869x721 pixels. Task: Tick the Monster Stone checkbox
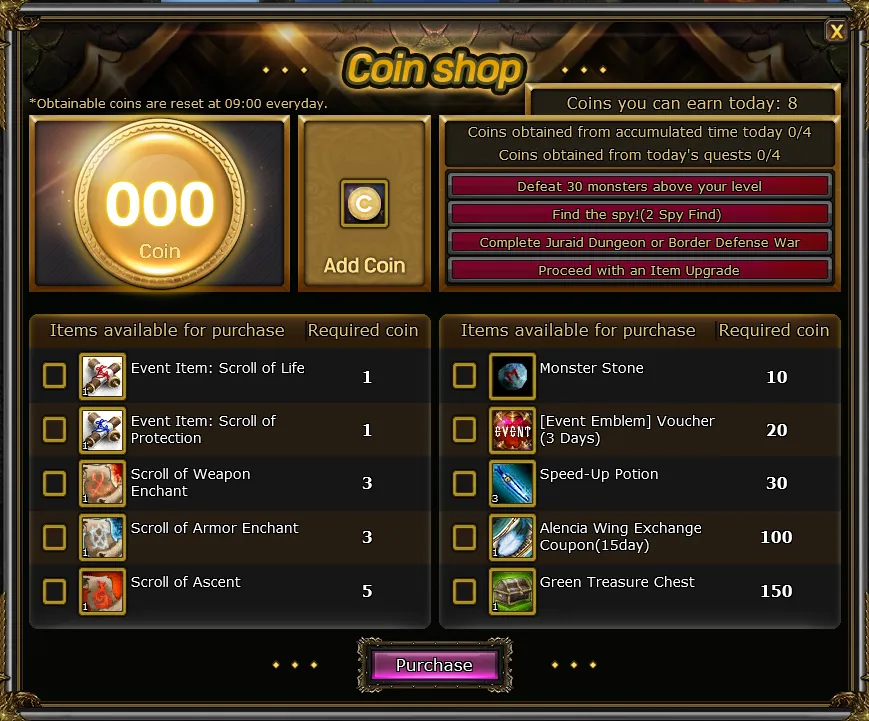coord(464,376)
